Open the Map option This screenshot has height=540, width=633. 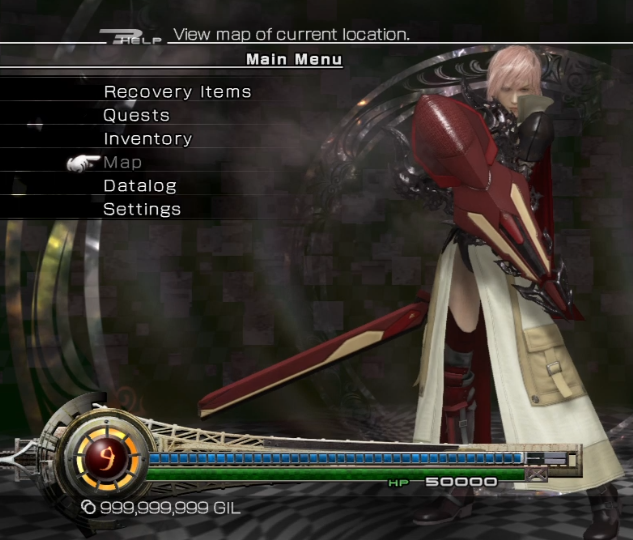pos(123,162)
